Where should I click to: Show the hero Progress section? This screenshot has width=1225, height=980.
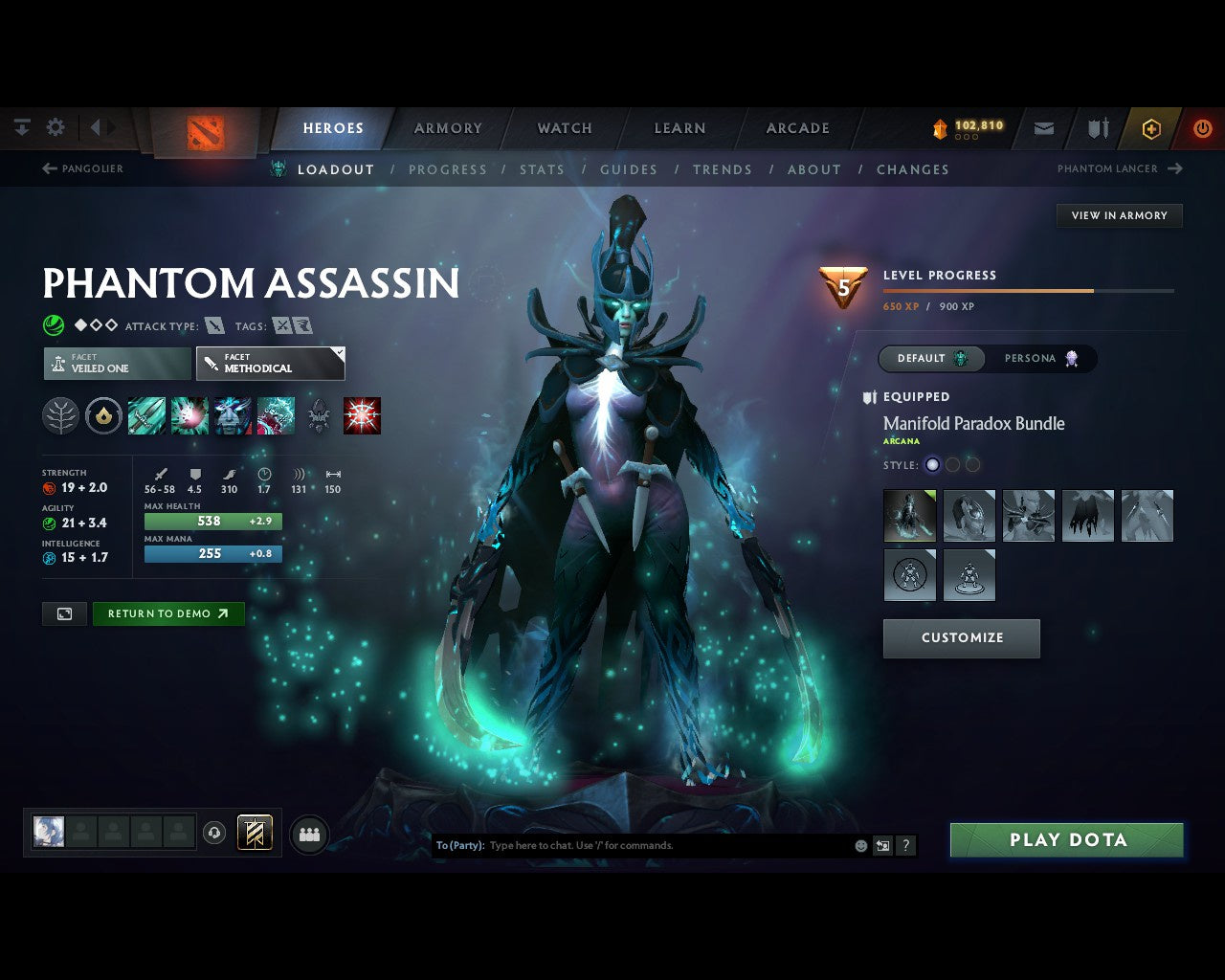click(x=448, y=169)
